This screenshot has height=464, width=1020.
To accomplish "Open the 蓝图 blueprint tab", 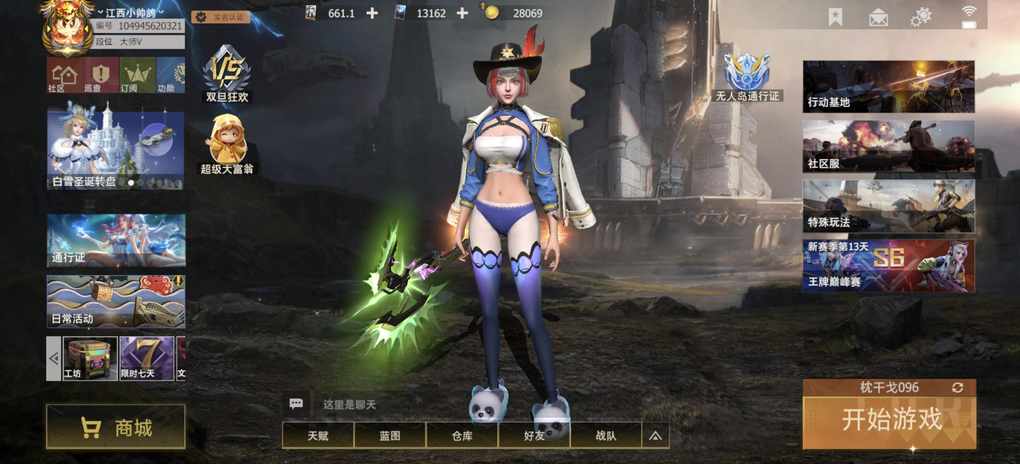I will (x=390, y=435).
